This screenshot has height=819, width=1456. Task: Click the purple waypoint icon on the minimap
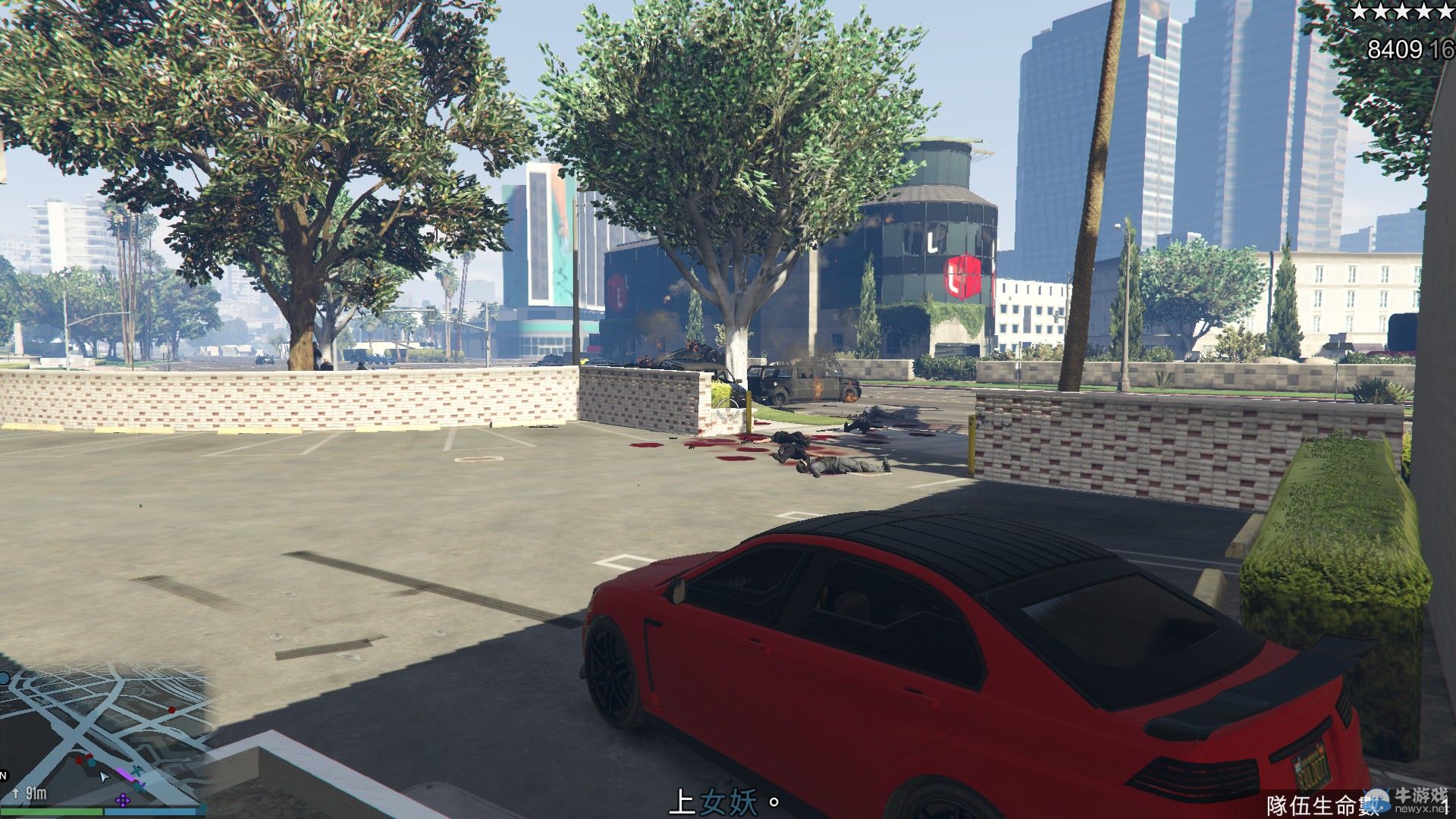tap(124, 800)
